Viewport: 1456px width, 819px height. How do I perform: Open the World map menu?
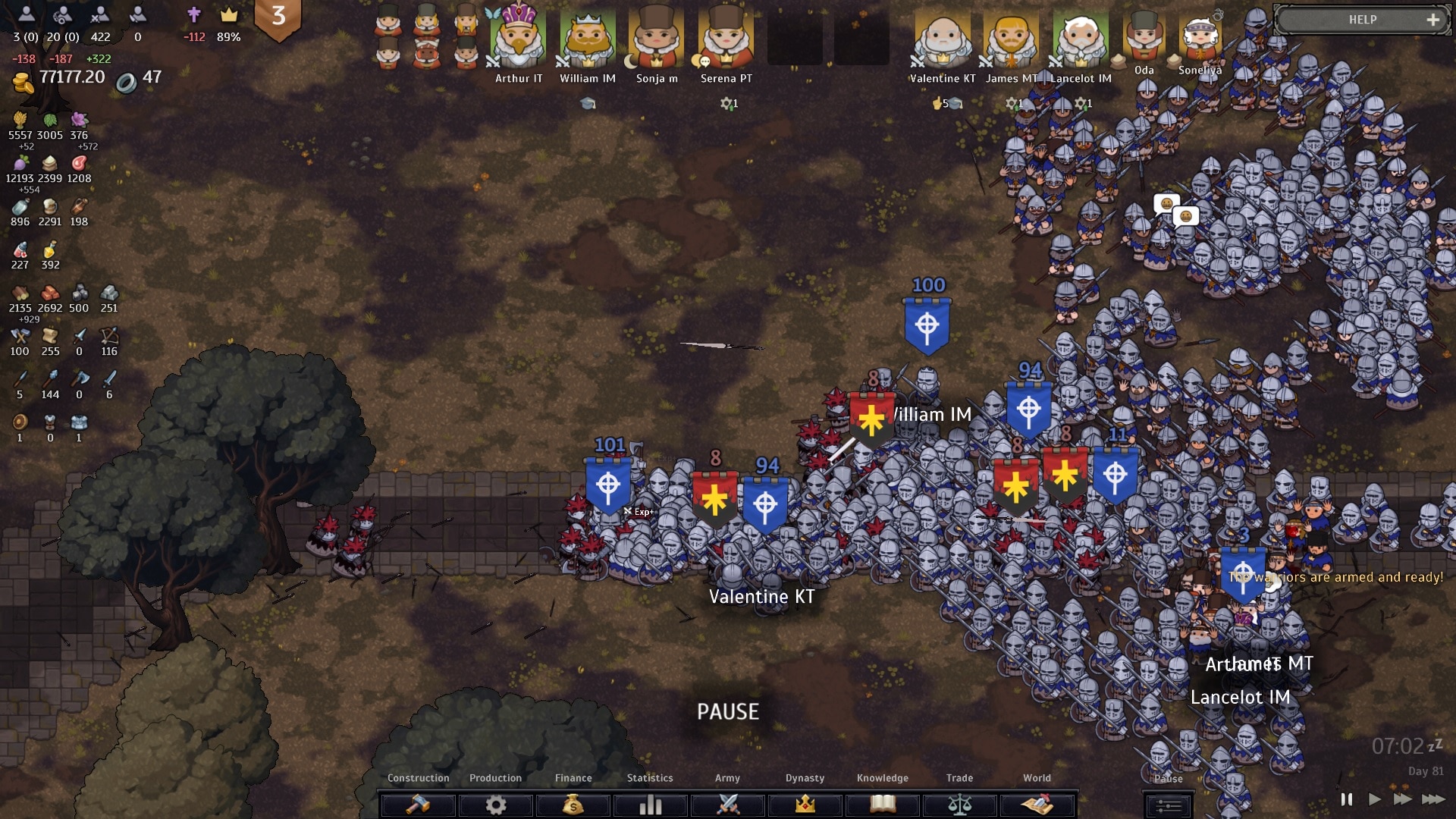click(1037, 804)
